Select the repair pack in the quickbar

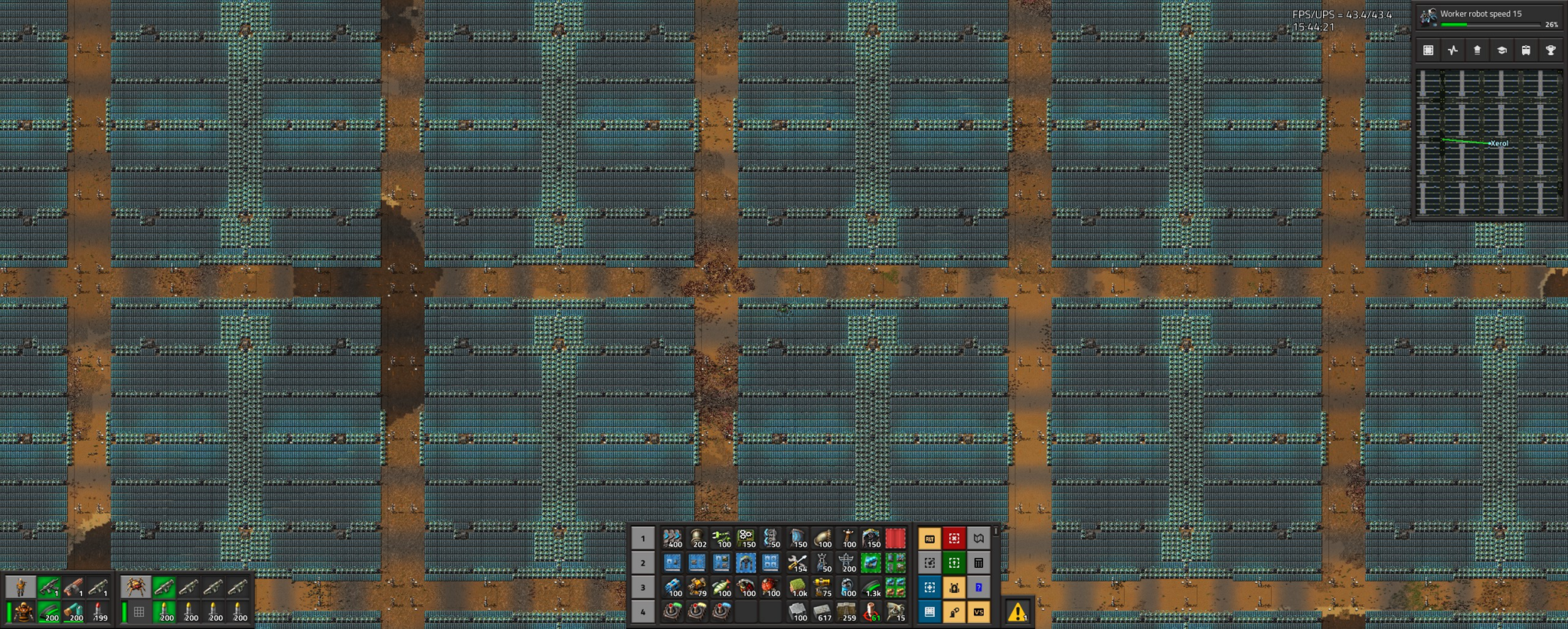coord(799,562)
